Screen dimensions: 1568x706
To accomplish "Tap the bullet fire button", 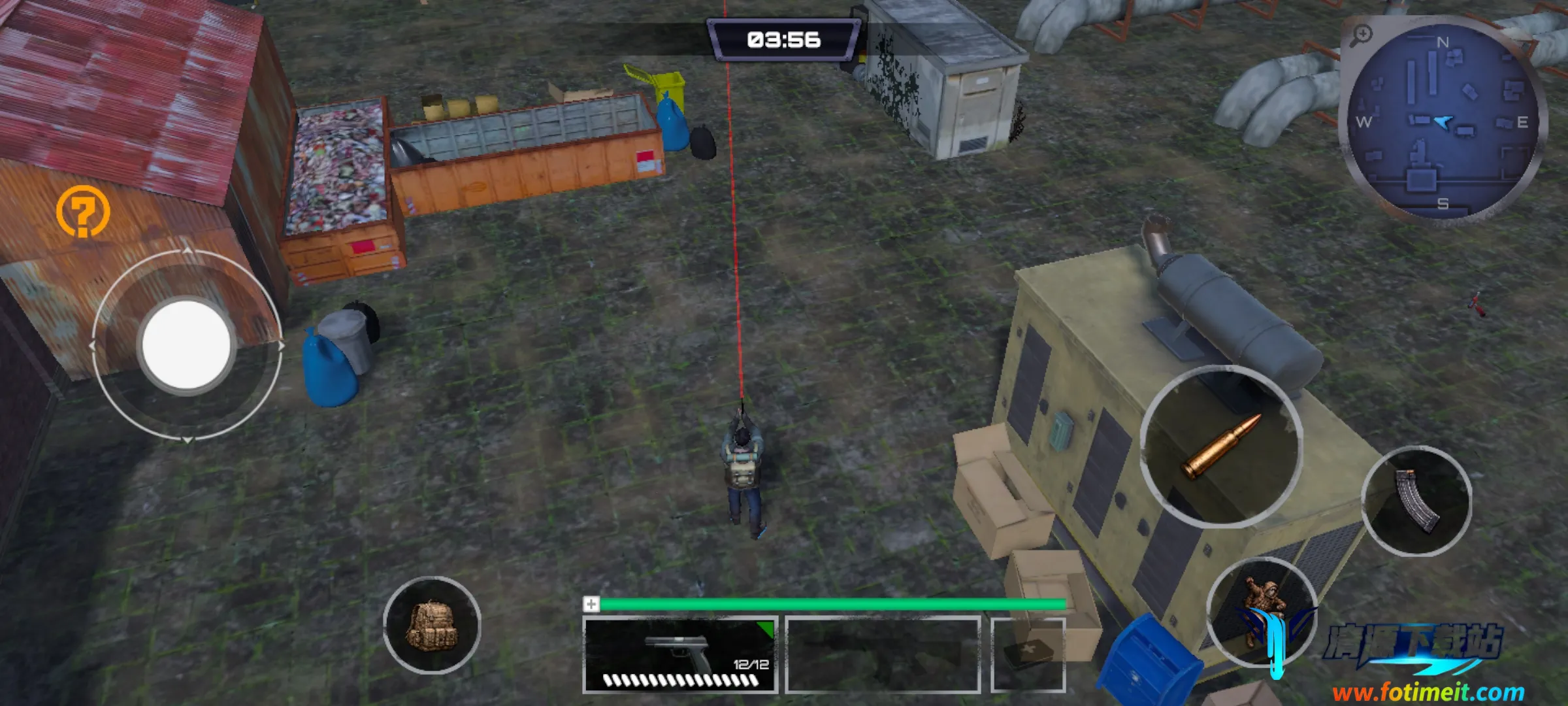I will click(x=1221, y=446).
